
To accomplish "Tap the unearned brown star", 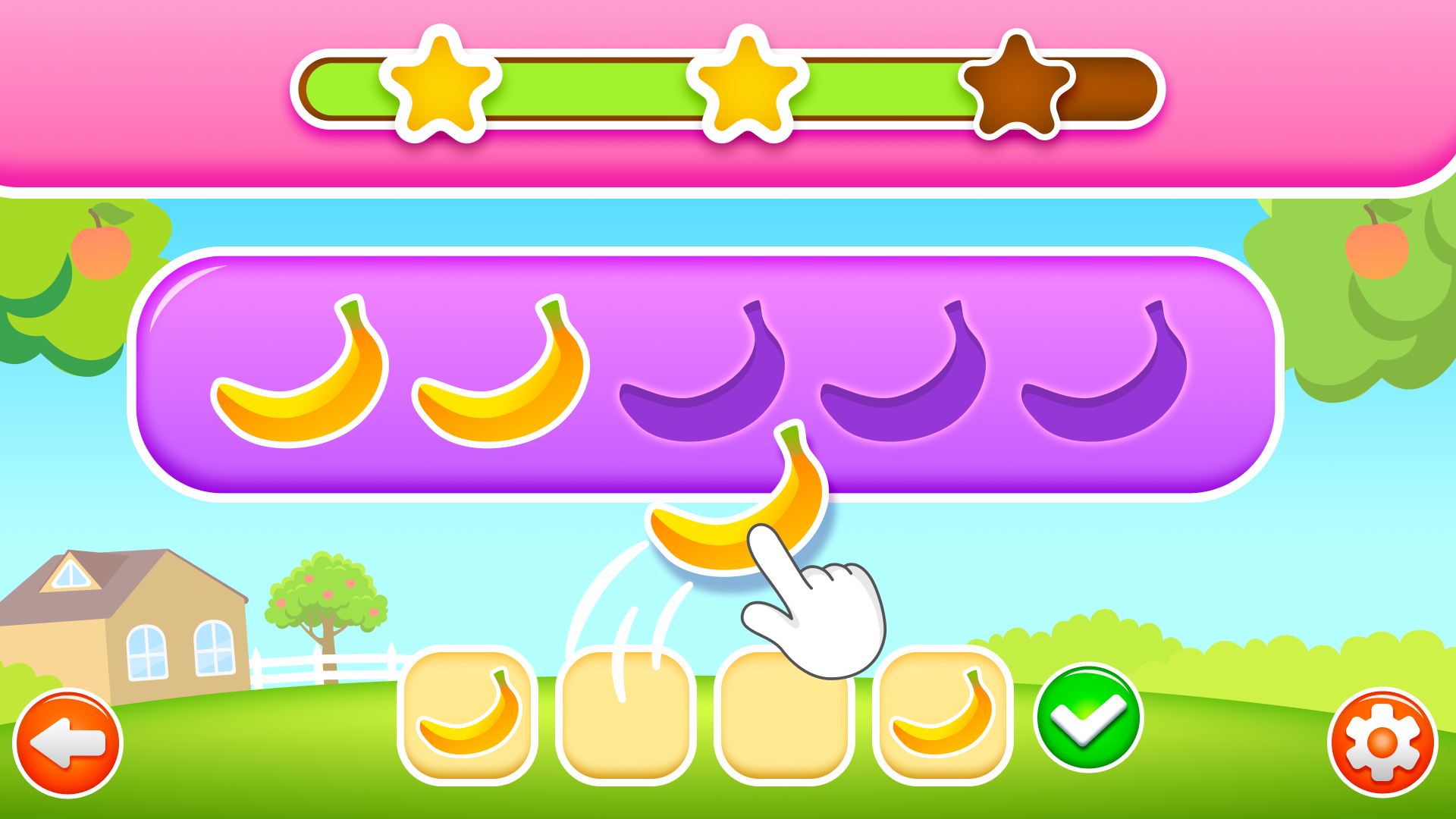I will click(1020, 83).
